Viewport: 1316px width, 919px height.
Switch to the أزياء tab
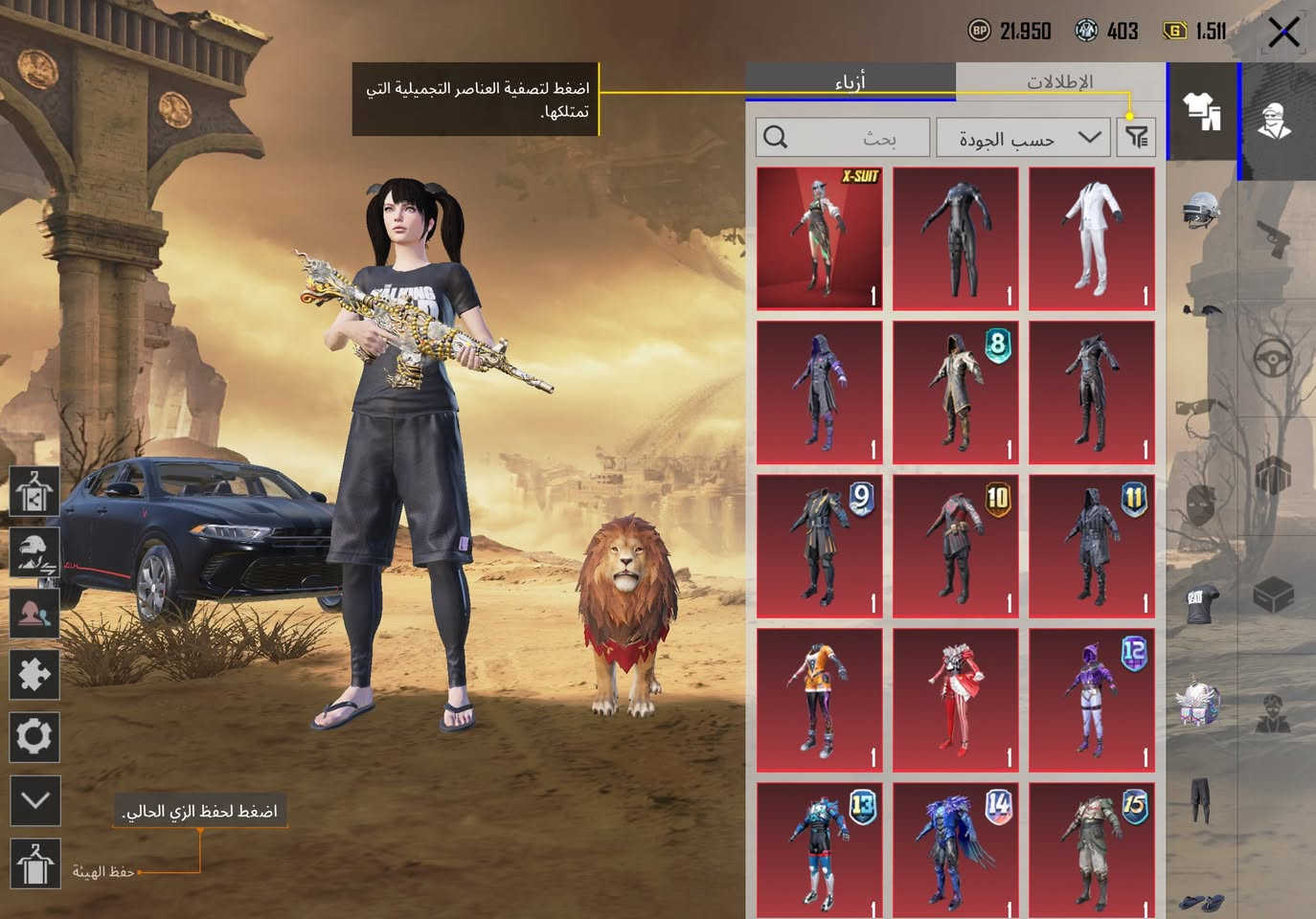pos(851,81)
